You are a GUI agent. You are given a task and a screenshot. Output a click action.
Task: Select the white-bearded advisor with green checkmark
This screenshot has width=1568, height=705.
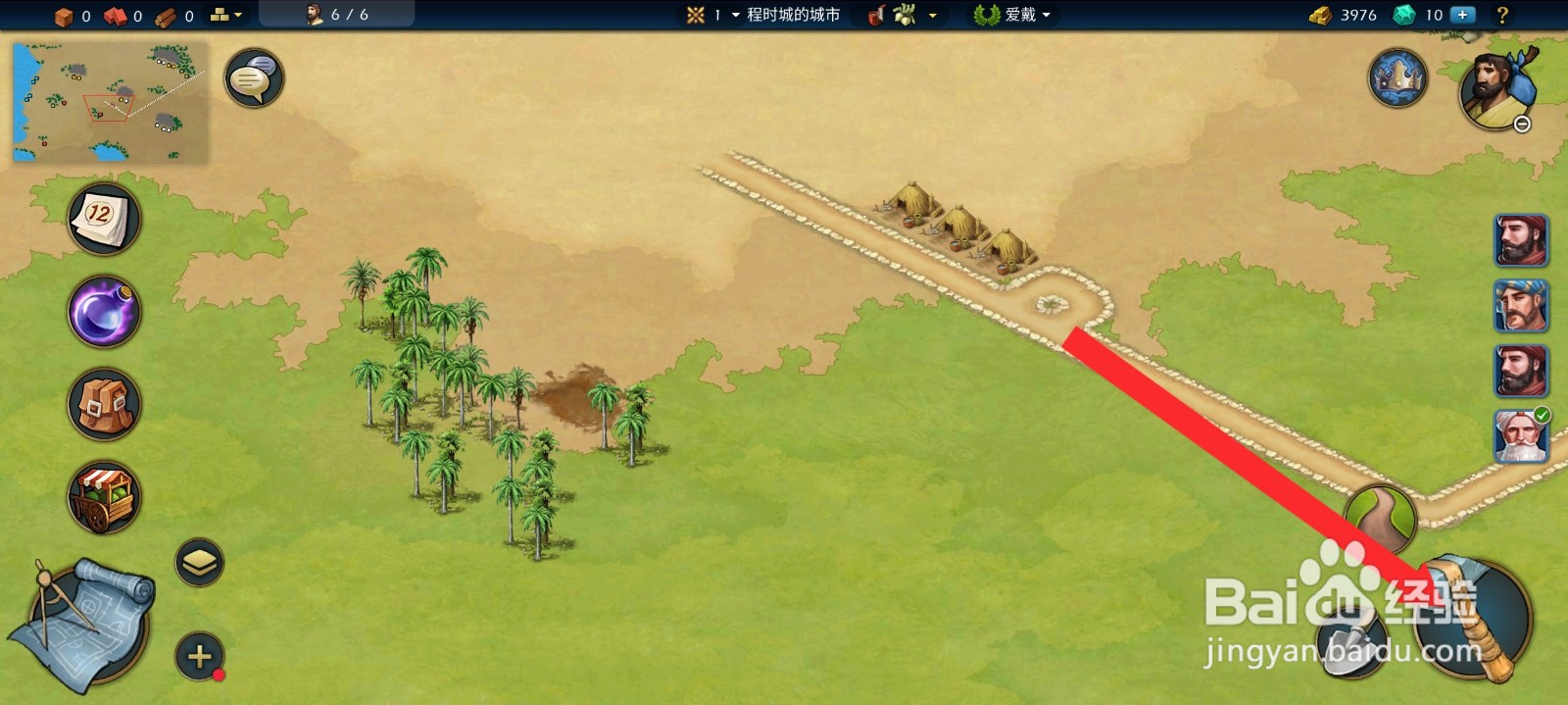1521,435
